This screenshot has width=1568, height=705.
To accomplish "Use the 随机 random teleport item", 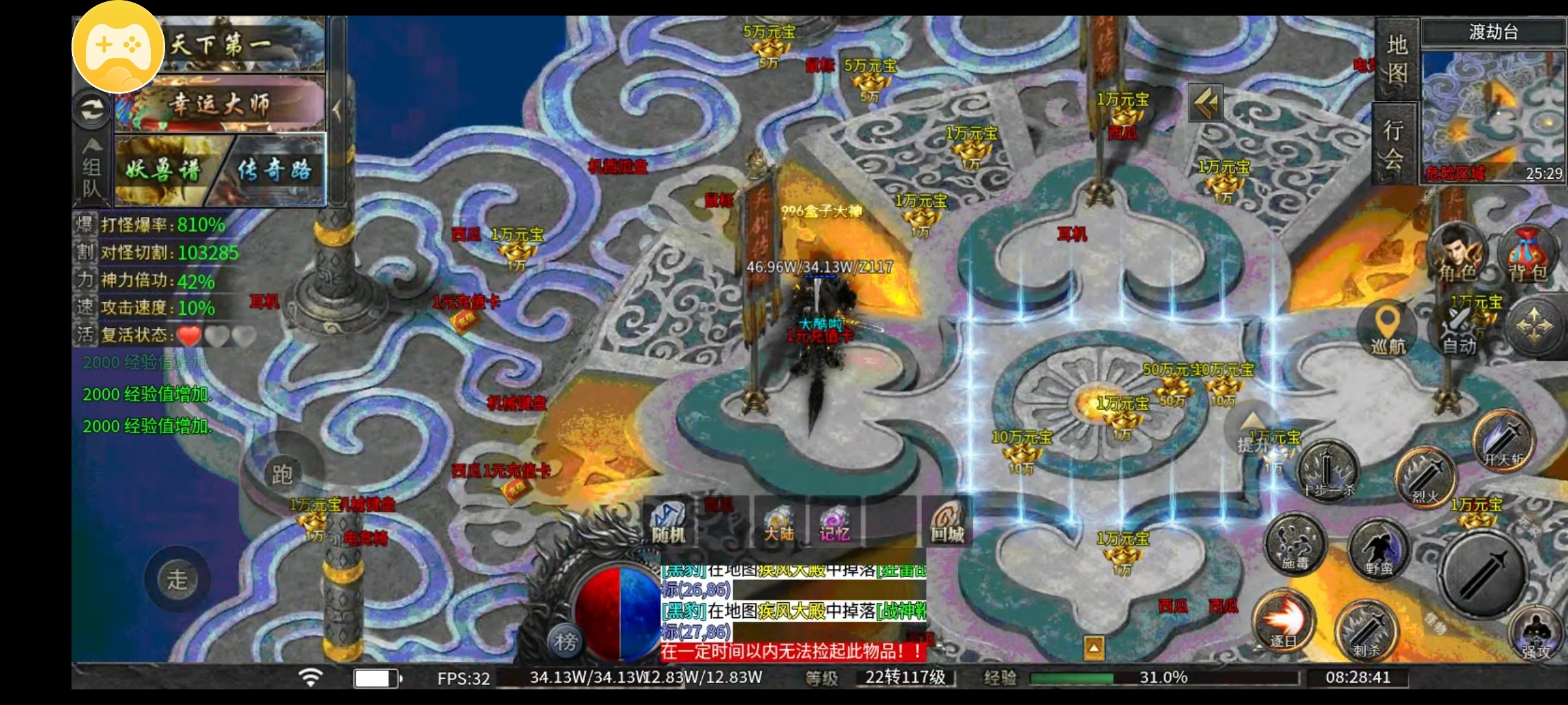I will [x=668, y=524].
